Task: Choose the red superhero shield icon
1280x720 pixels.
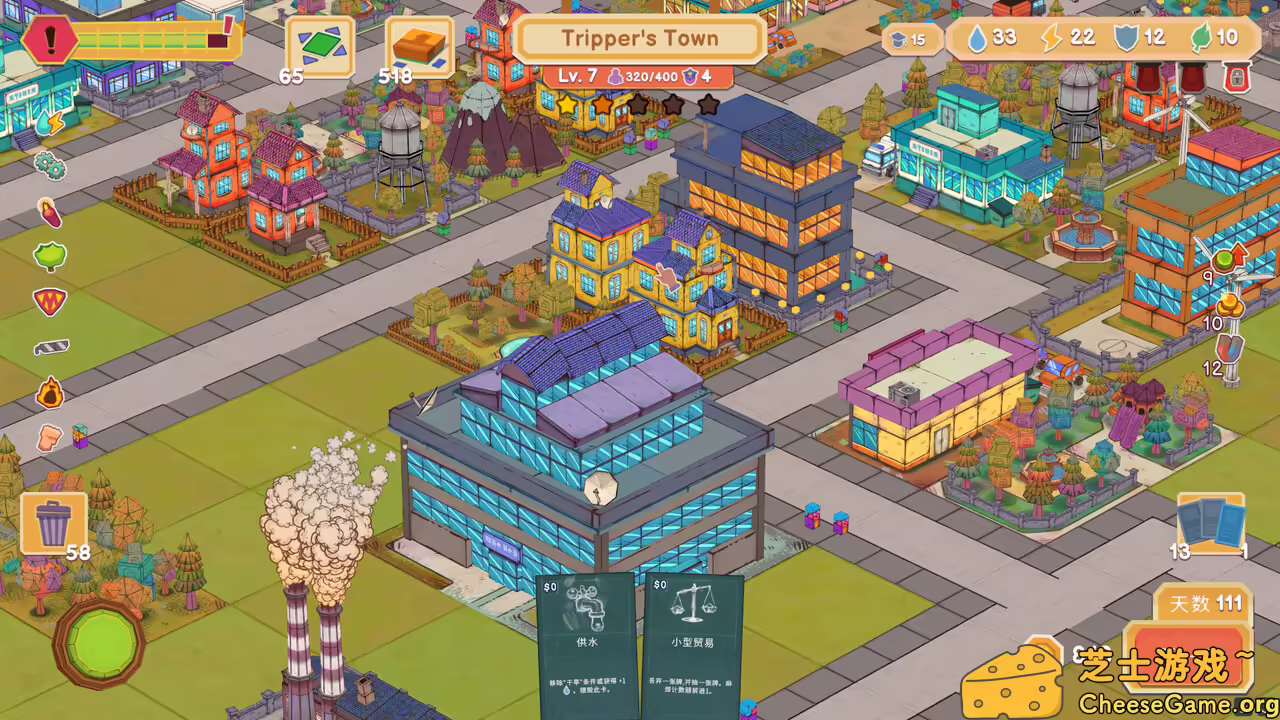Action: coord(49,301)
